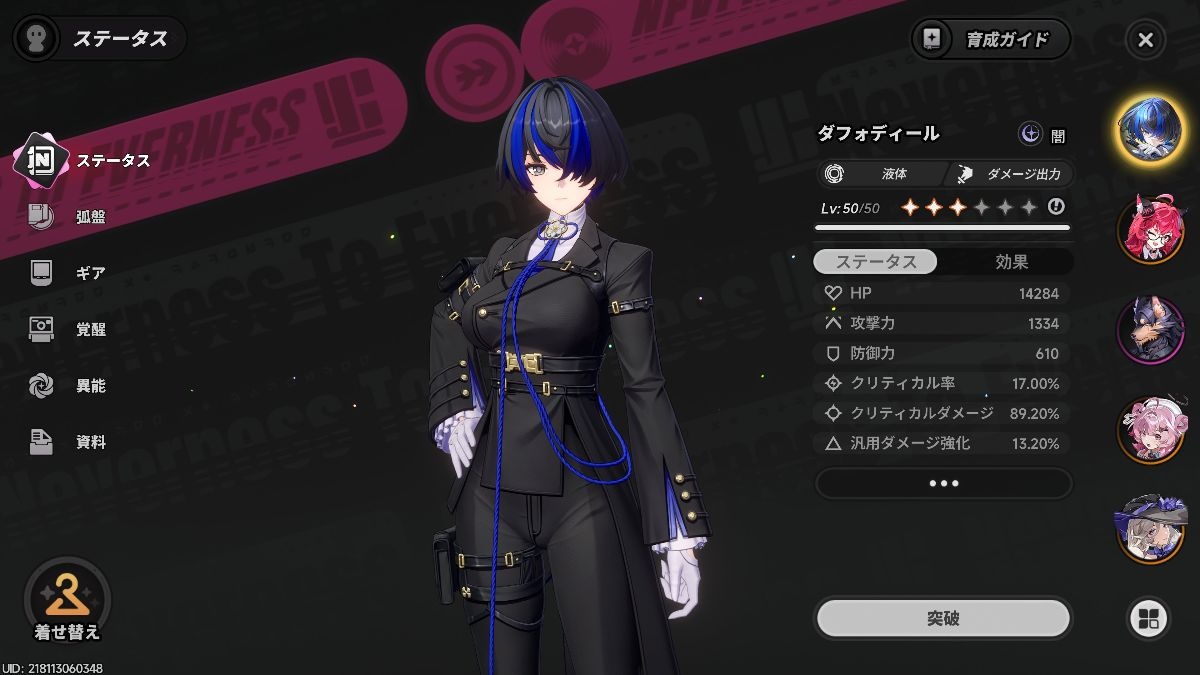Click the 闇 dark element icon
This screenshot has width=1200, height=675.
tap(1030, 134)
